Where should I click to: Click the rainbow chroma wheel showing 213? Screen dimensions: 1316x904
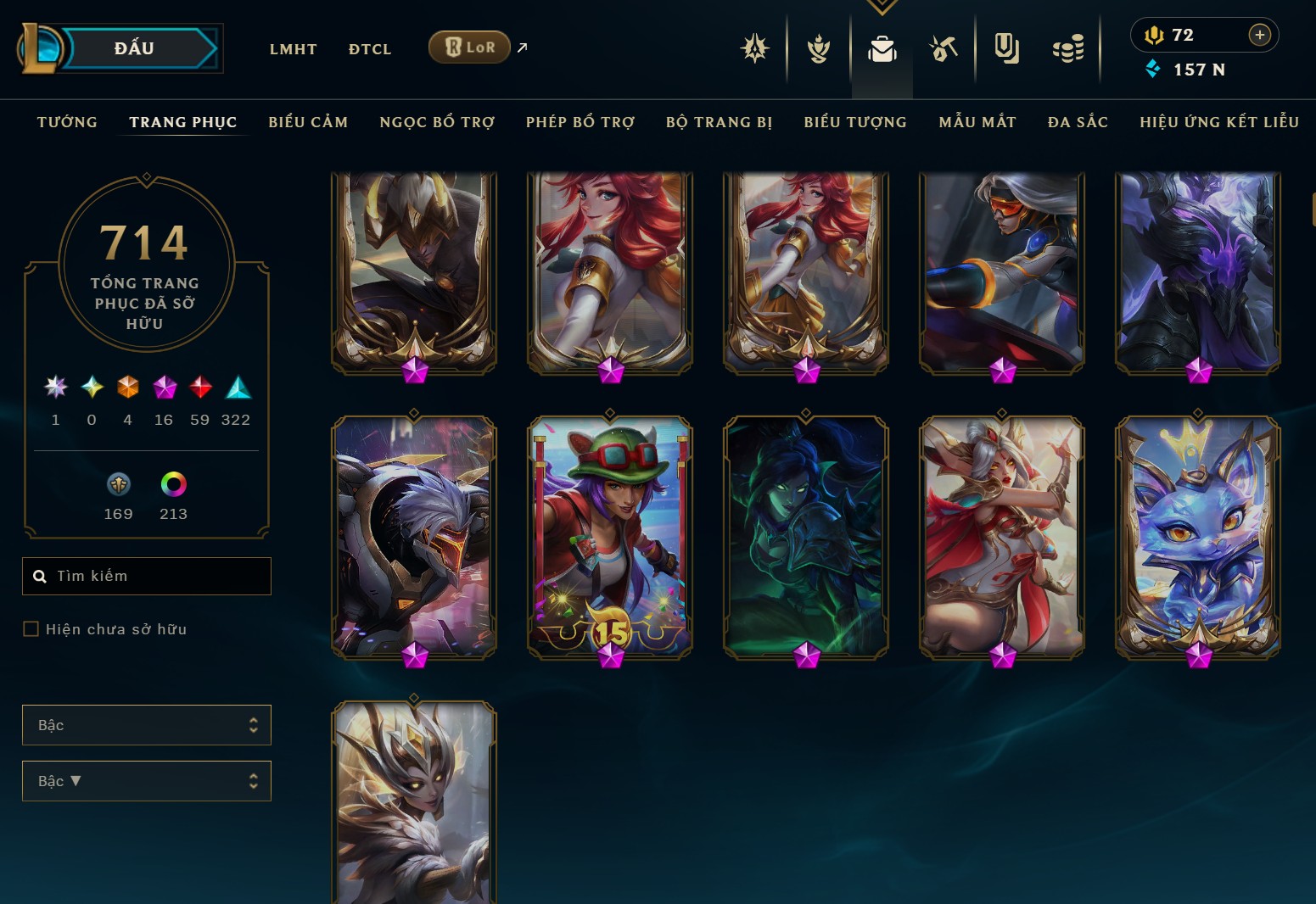173,485
